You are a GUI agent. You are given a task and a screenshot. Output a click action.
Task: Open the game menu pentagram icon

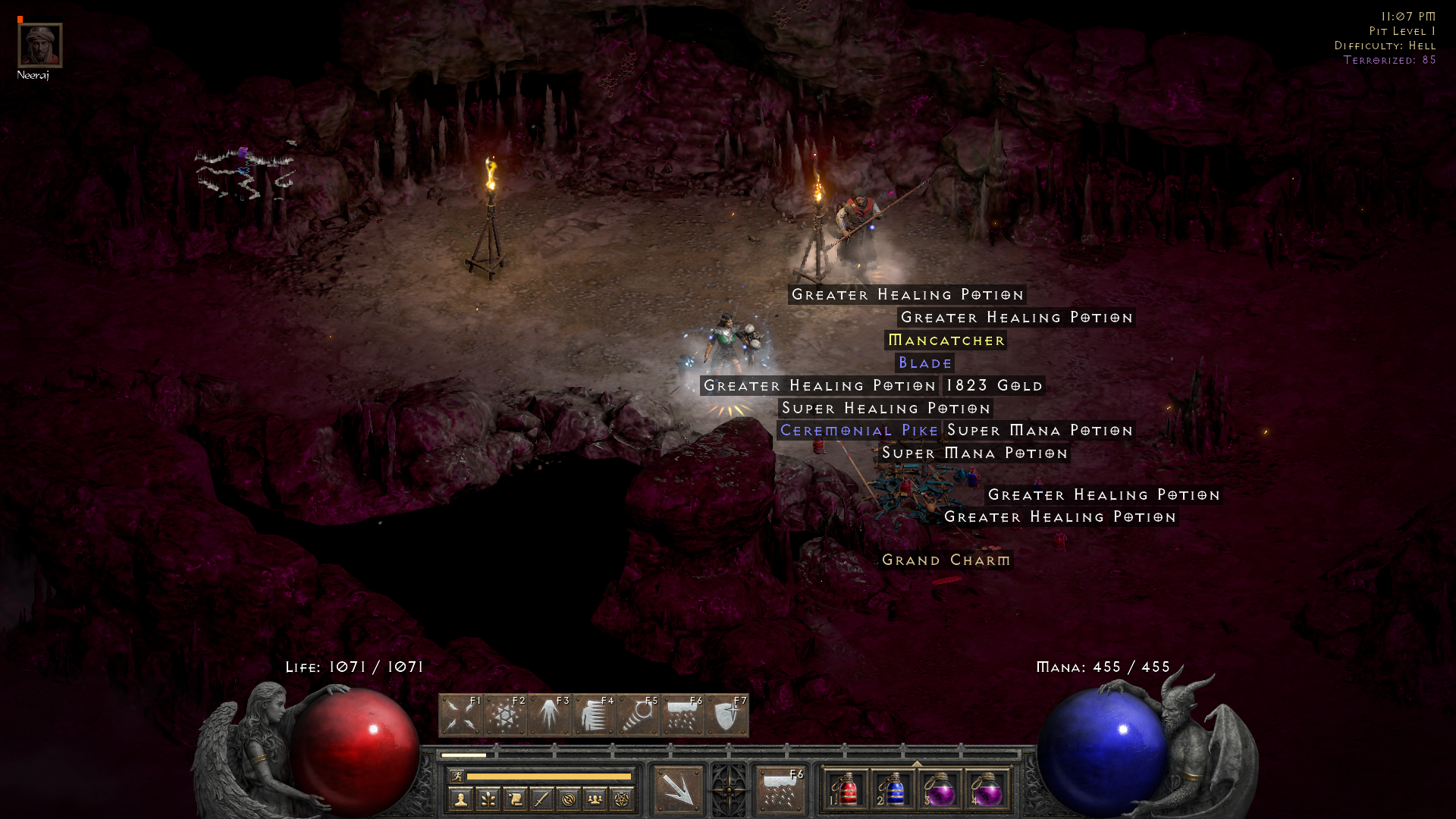coord(623,799)
